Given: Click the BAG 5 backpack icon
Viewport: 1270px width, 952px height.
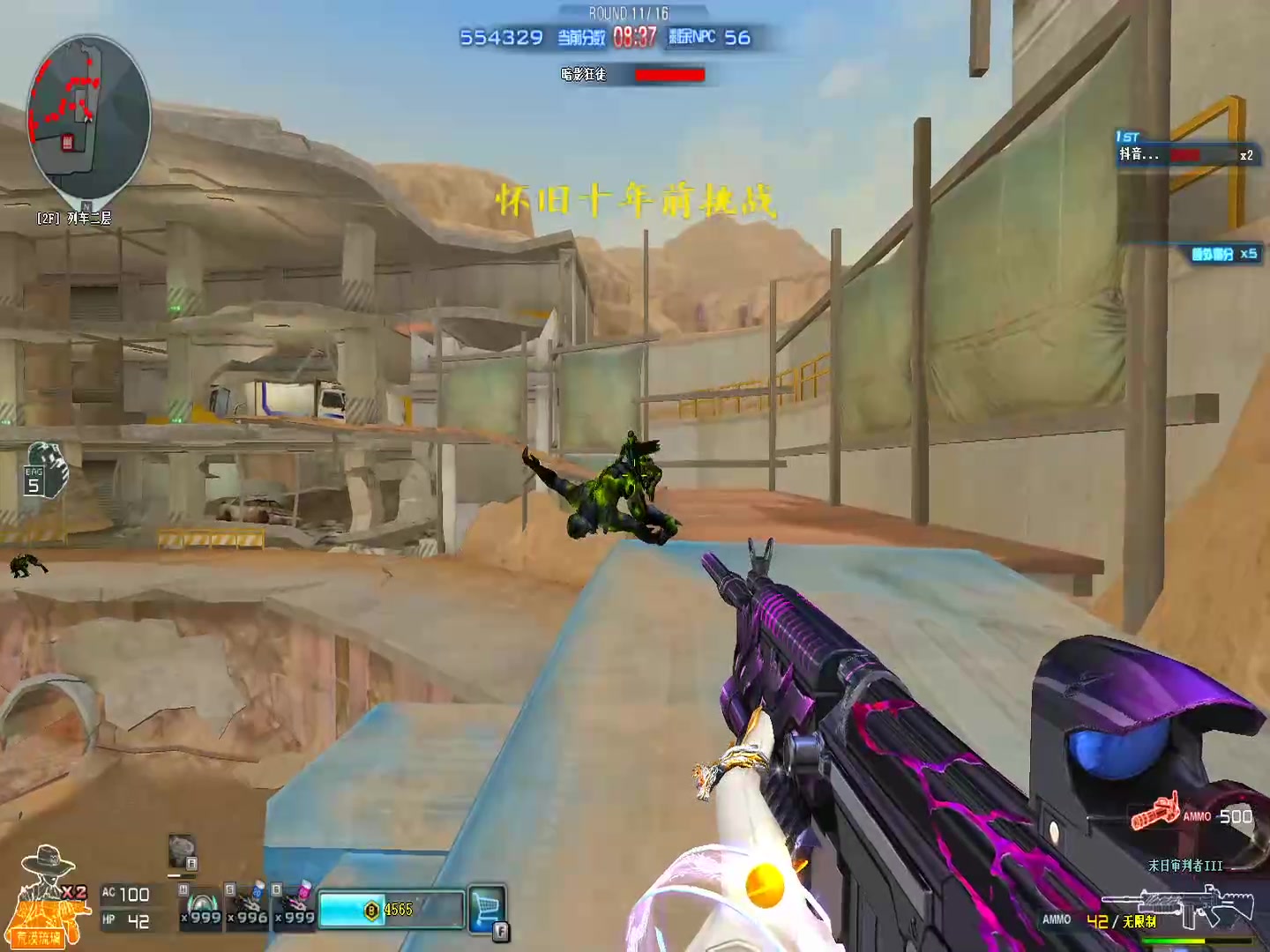Looking at the screenshot, I should click(x=44, y=471).
